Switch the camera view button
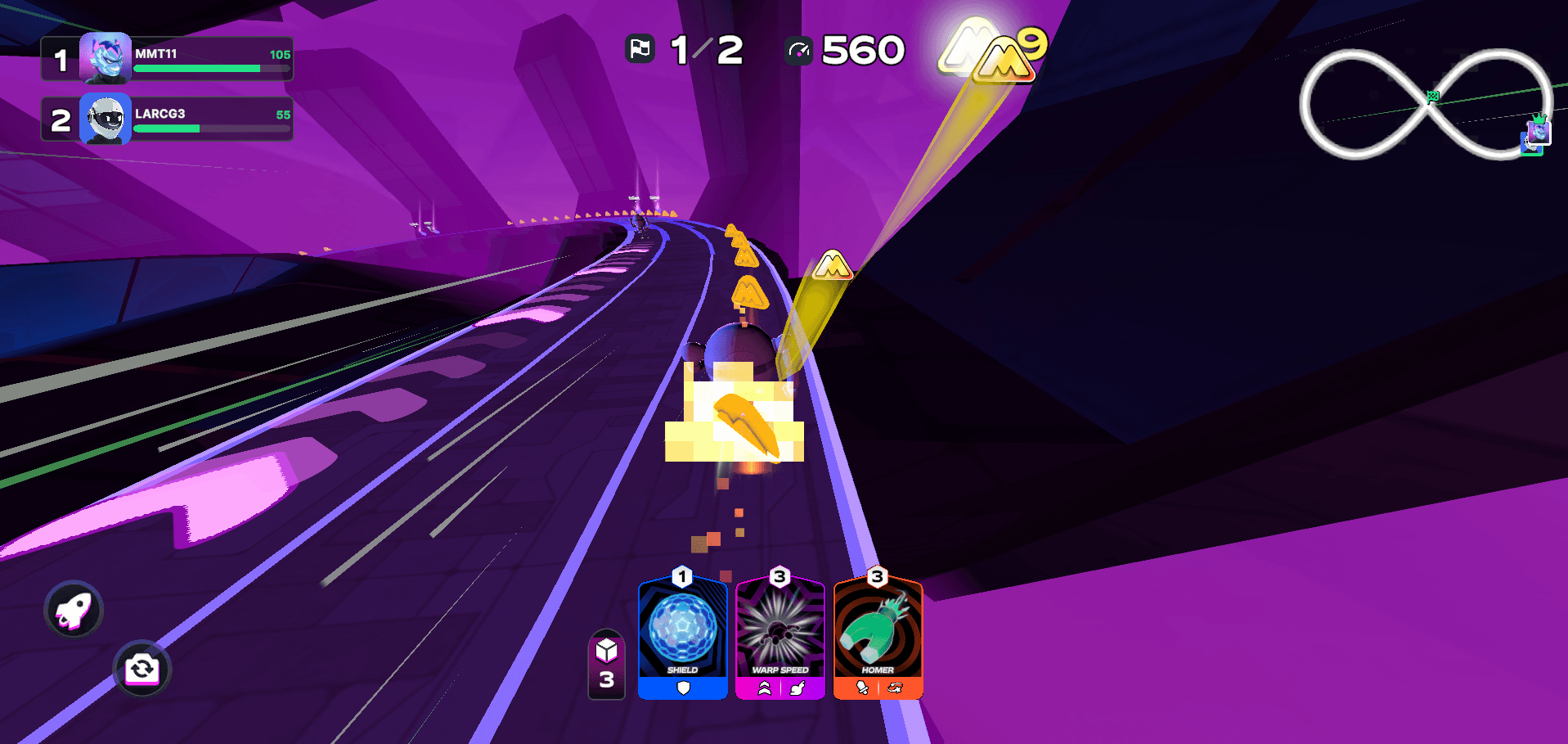This screenshot has width=1568, height=744. pyautogui.click(x=142, y=669)
